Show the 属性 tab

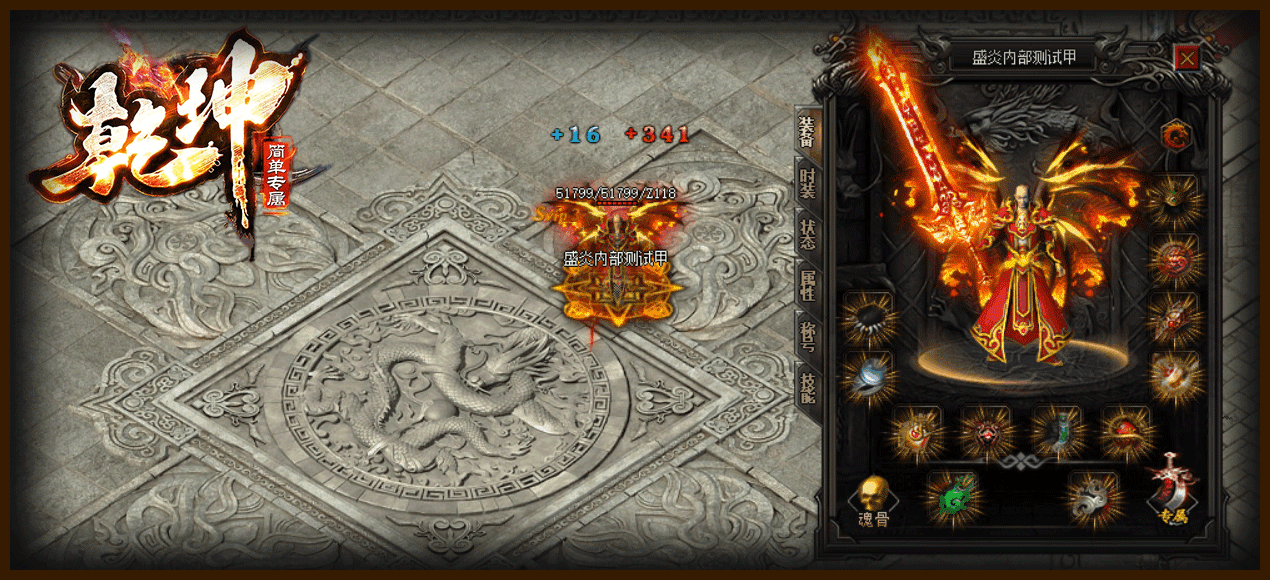[x=806, y=284]
